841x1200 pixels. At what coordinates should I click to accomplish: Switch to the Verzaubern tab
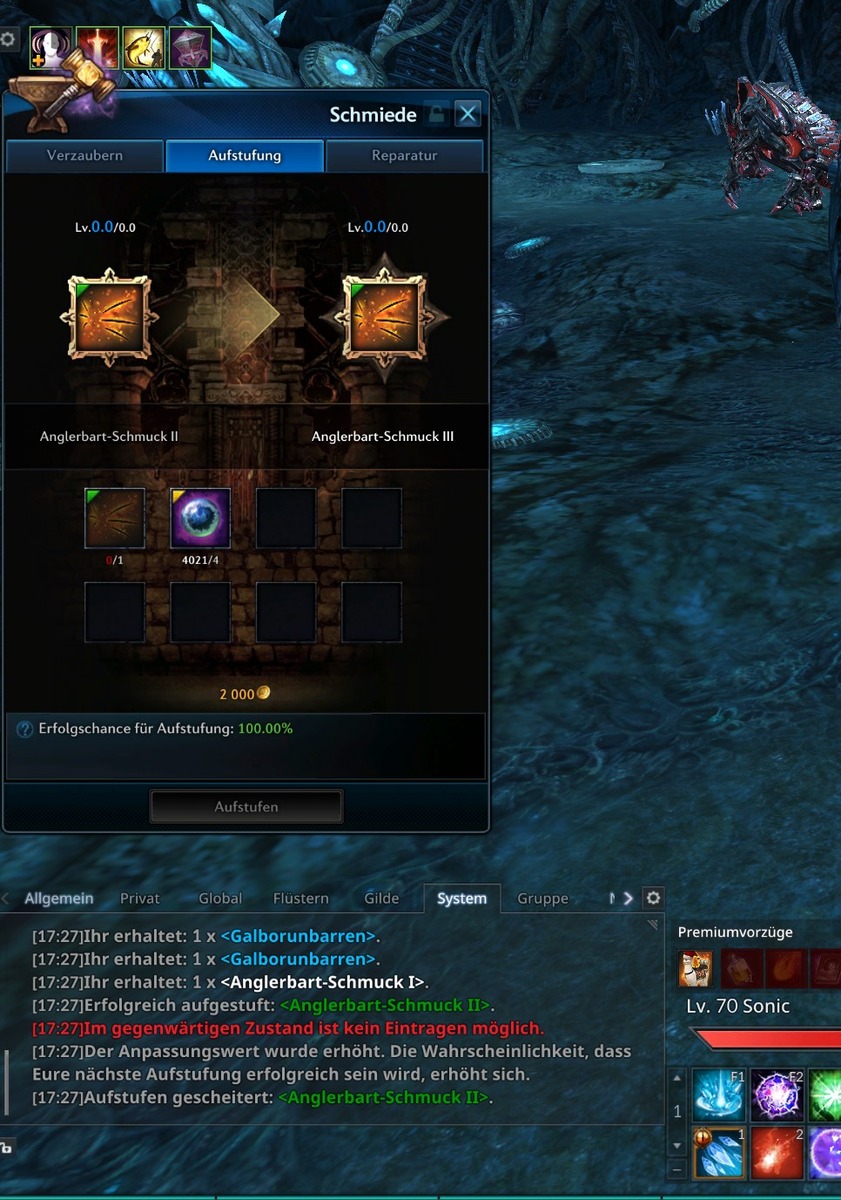click(x=85, y=156)
